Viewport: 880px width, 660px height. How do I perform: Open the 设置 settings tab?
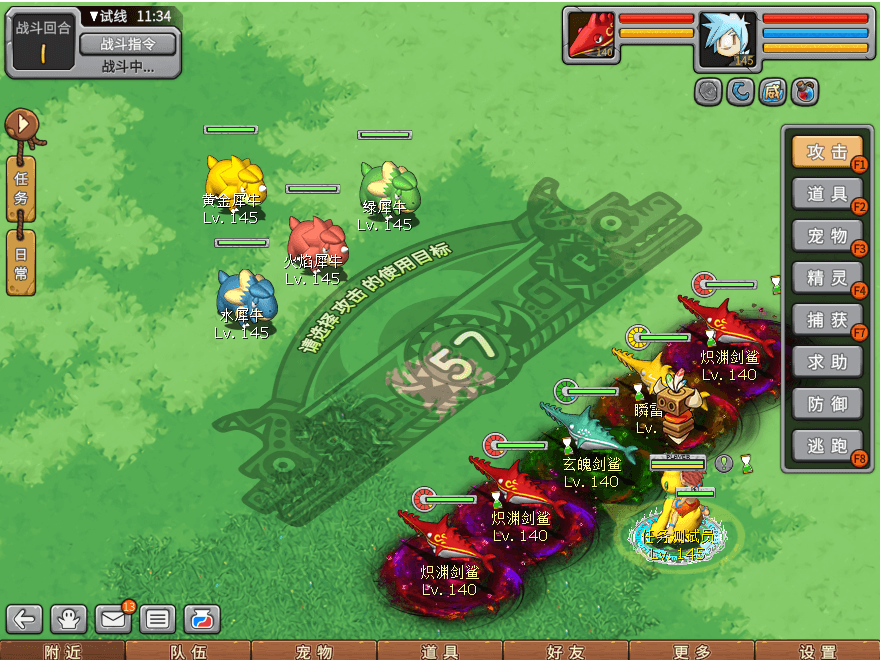point(817,651)
